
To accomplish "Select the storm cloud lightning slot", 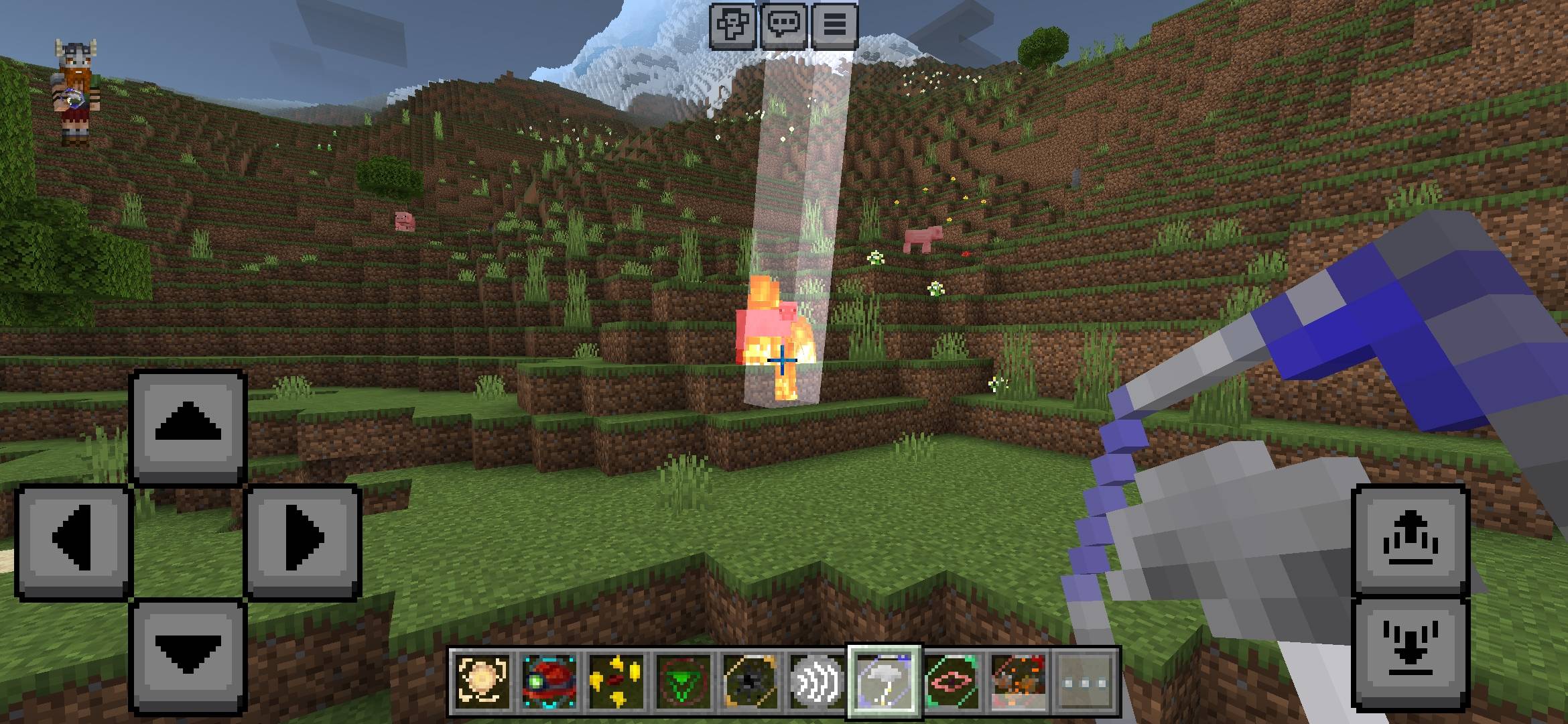I will [x=885, y=681].
